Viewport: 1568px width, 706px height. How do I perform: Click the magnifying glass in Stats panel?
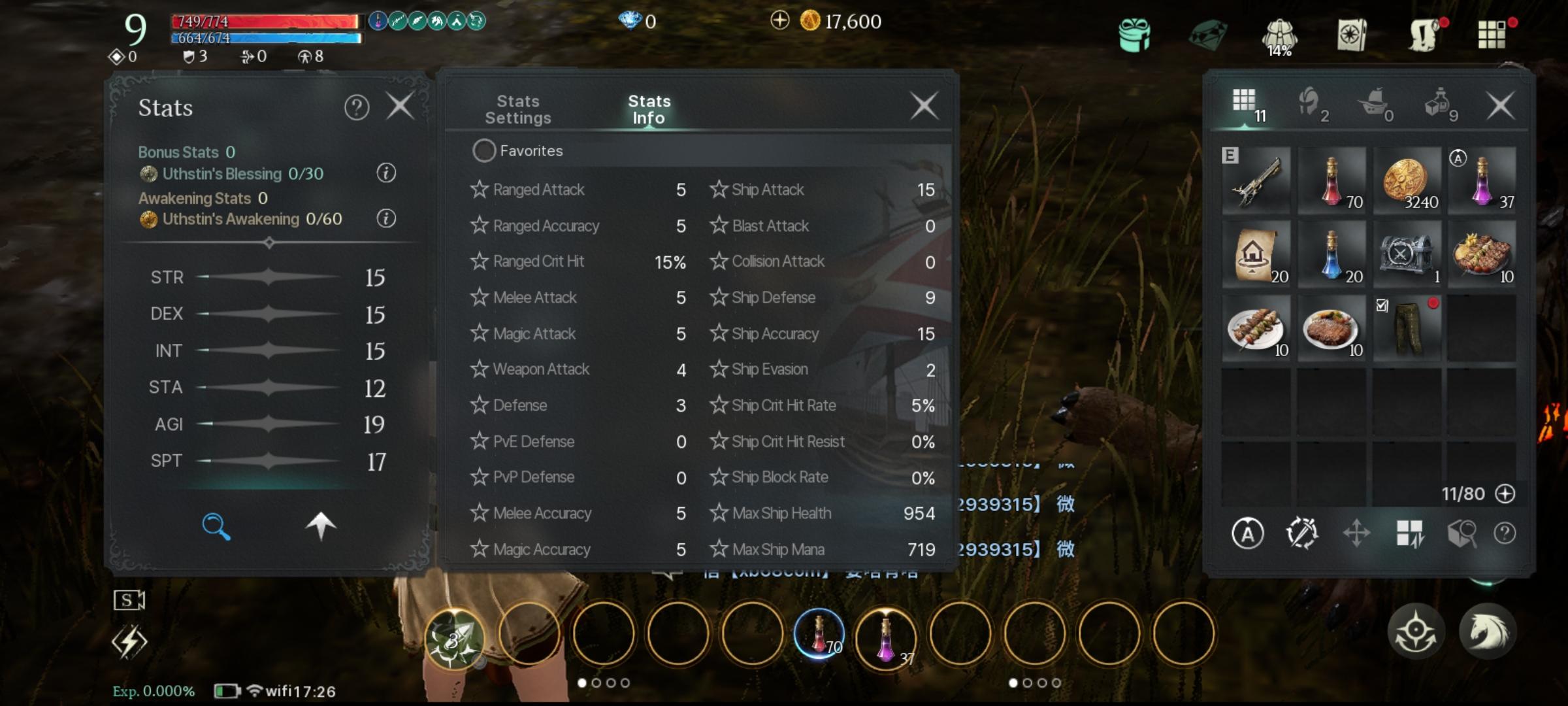coord(216,526)
